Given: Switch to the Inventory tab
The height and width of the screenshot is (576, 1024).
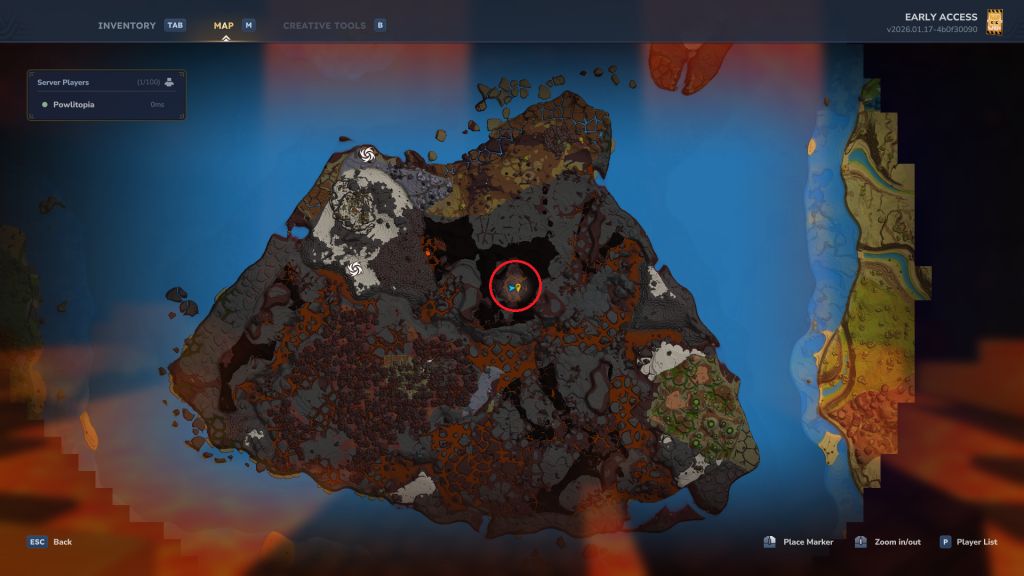Looking at the screenshot, I should pos(127,25).
